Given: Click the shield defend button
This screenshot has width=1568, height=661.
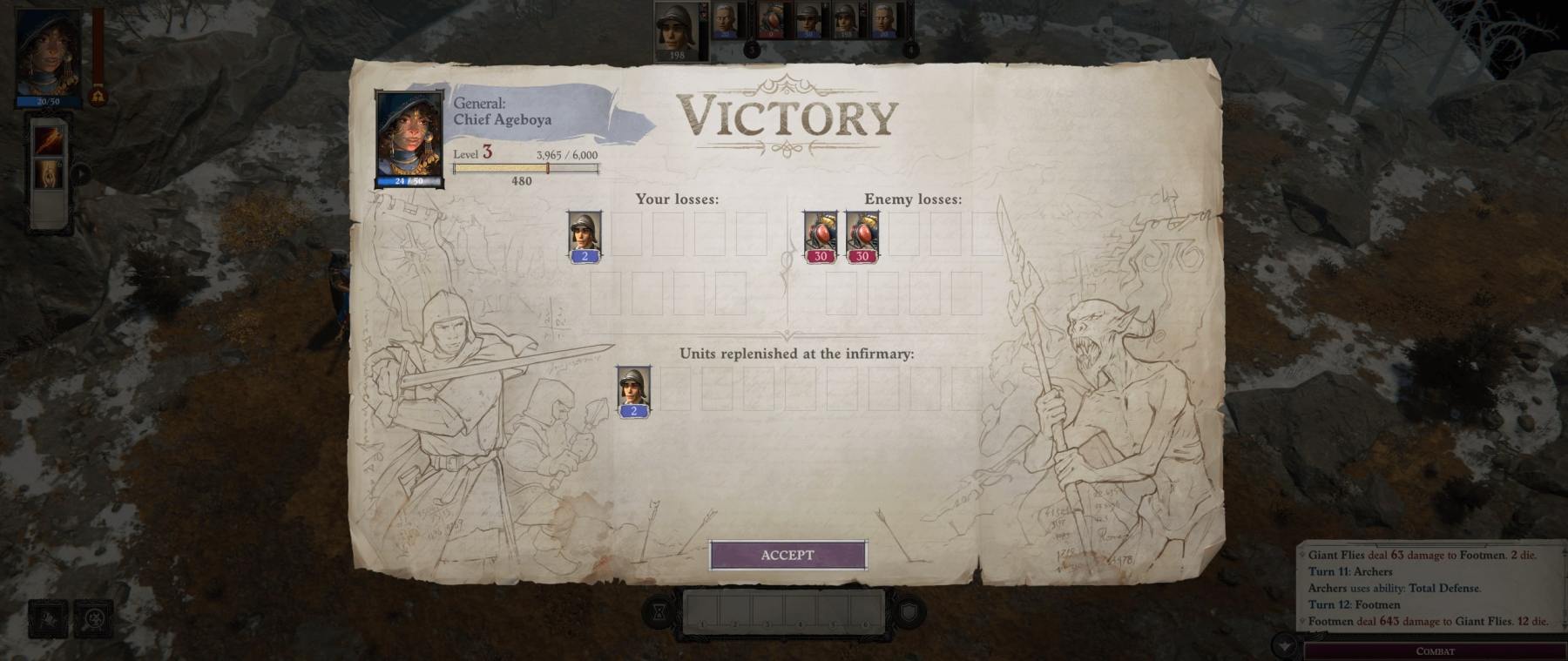Looking at the screenshot, I should point(908,613).
